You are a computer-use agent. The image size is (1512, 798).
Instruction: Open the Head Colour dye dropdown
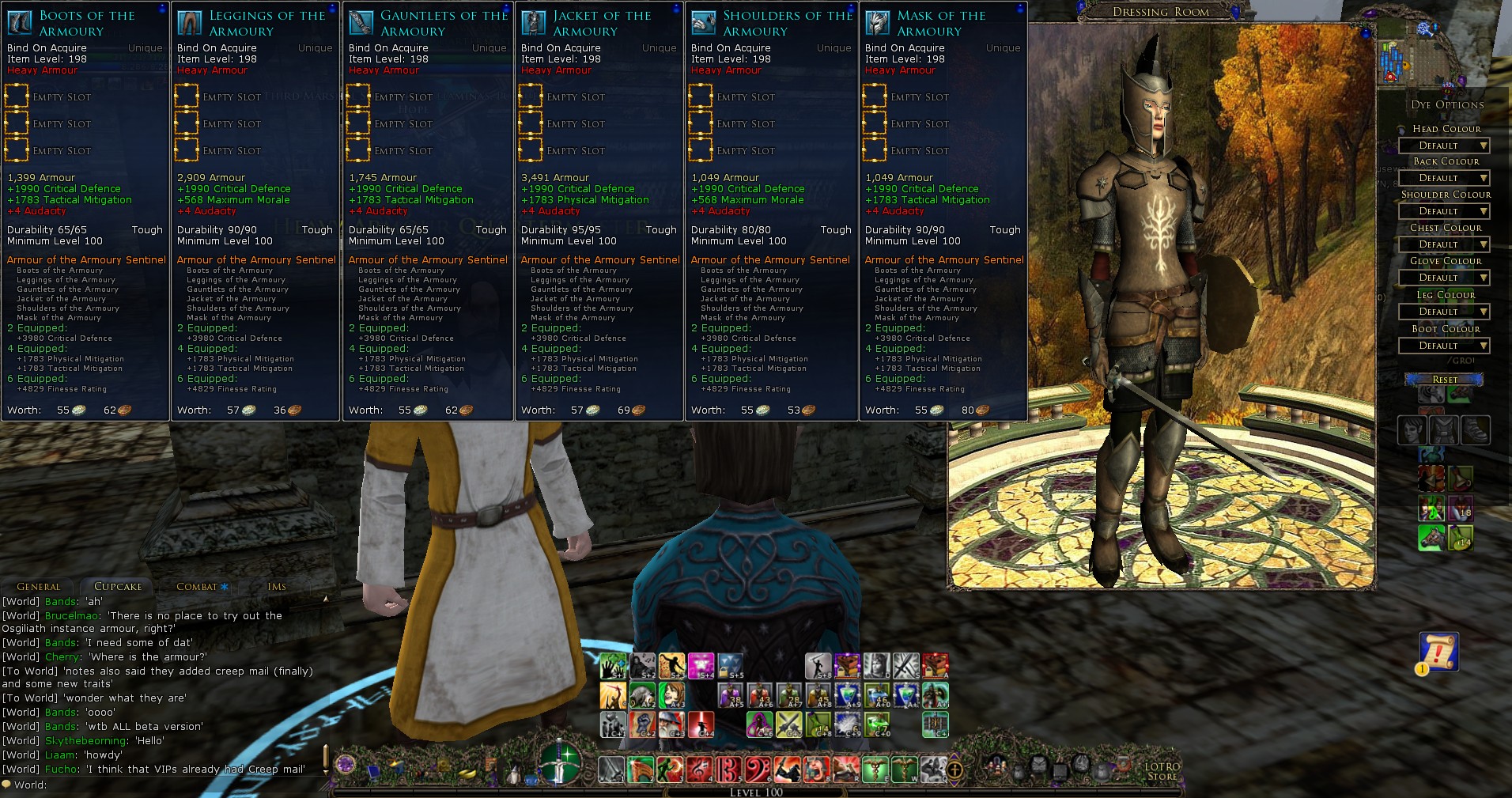1444,146
